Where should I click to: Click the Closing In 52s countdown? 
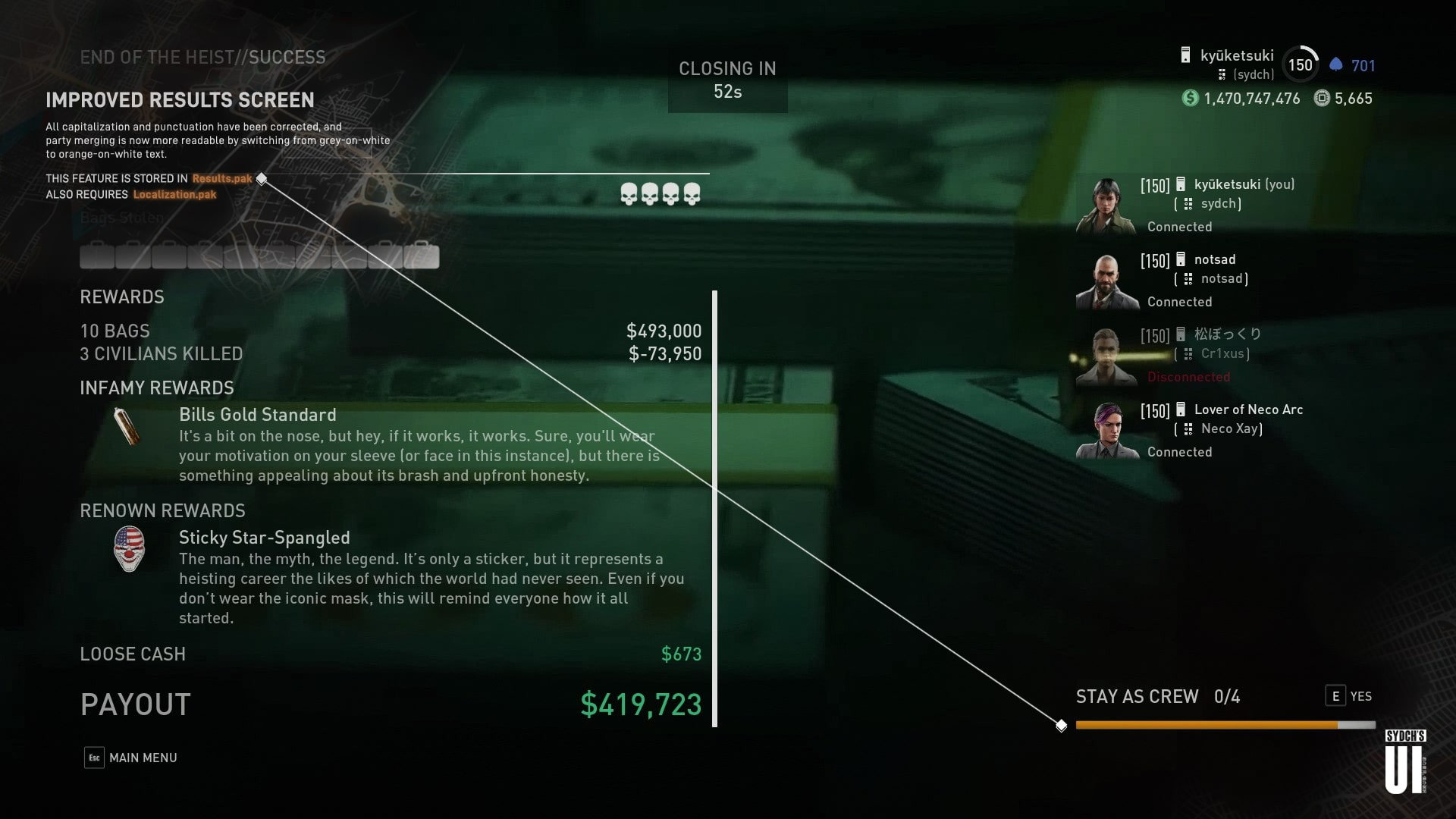(726, 80)
